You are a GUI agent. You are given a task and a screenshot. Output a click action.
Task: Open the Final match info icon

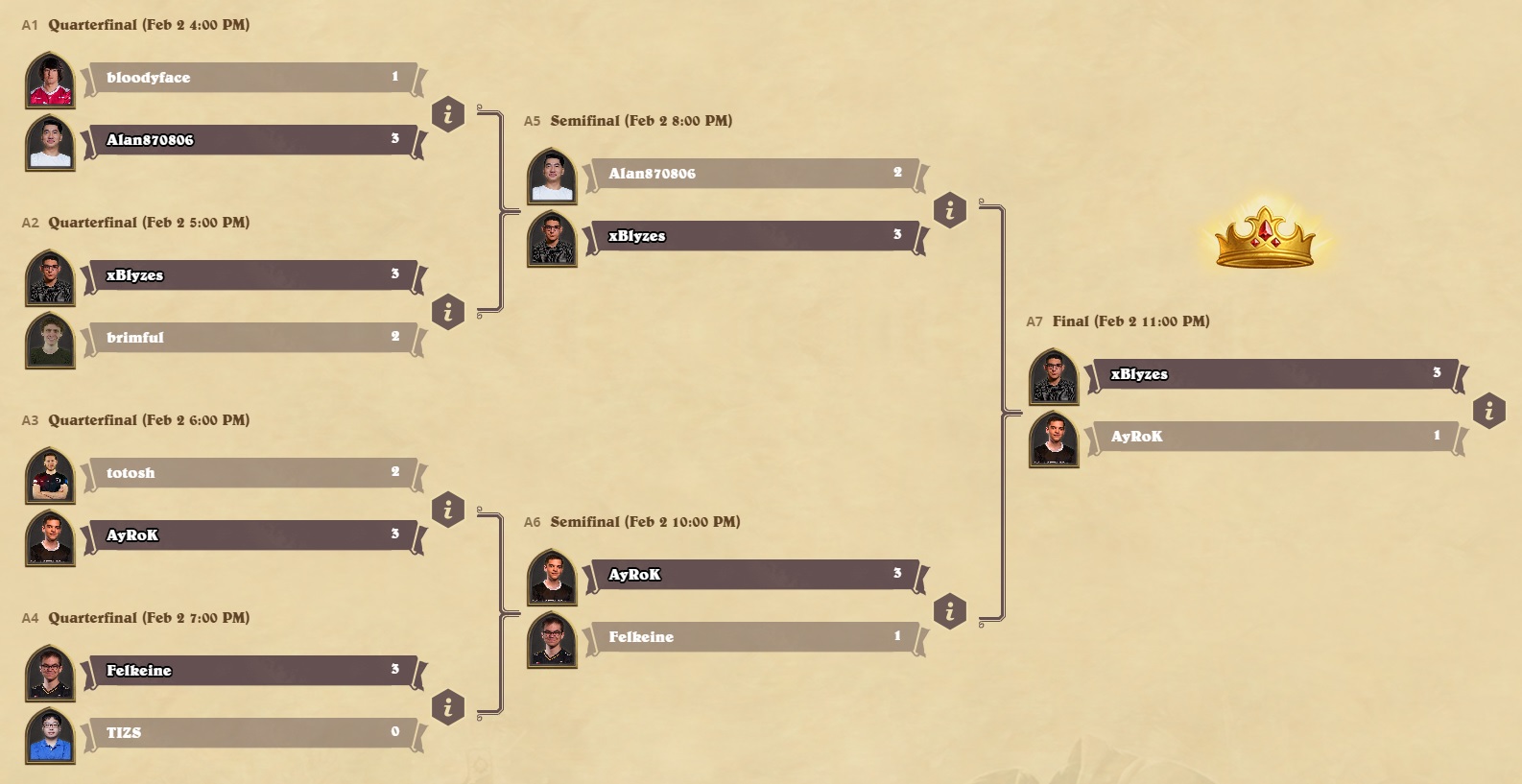pos(1488,411)
